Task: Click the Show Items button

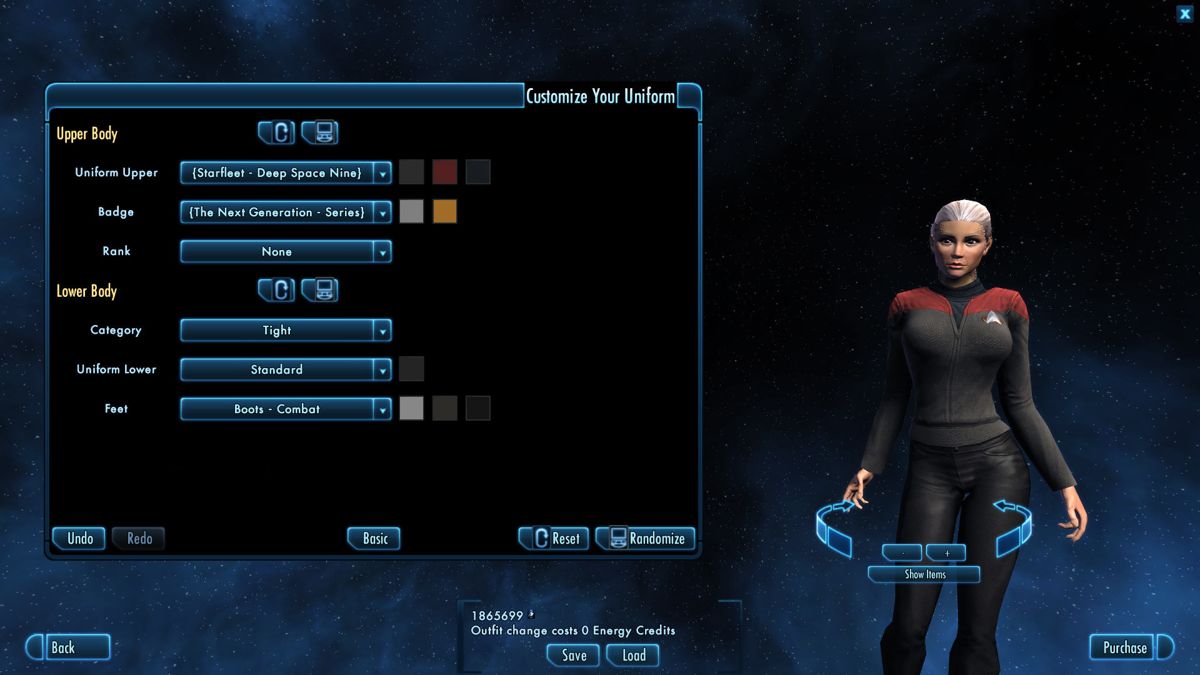Action: tap(924, 575)
